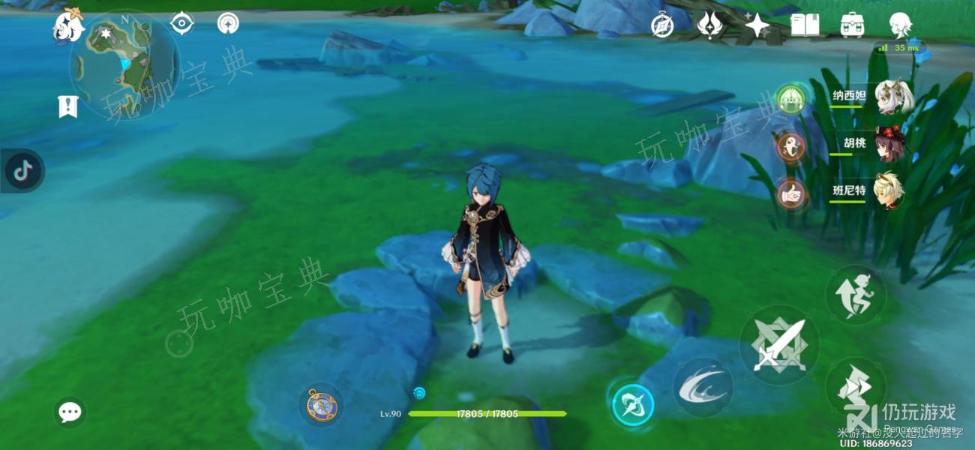
Task: Open the quest exclamation-mark marker
Action: (68, 106)
